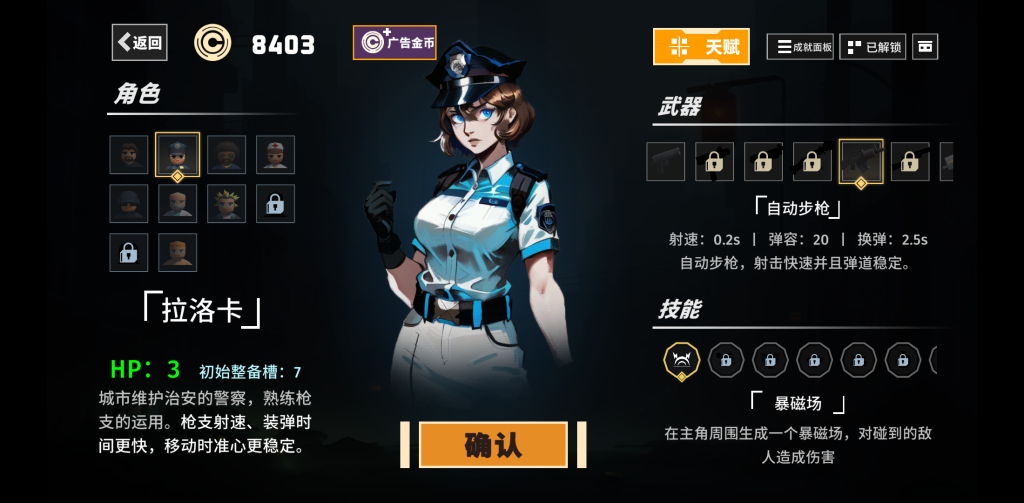Confirm selection with the 确认 button
Viewport: 1024px width, 503px height.
[x=493, y=445]
